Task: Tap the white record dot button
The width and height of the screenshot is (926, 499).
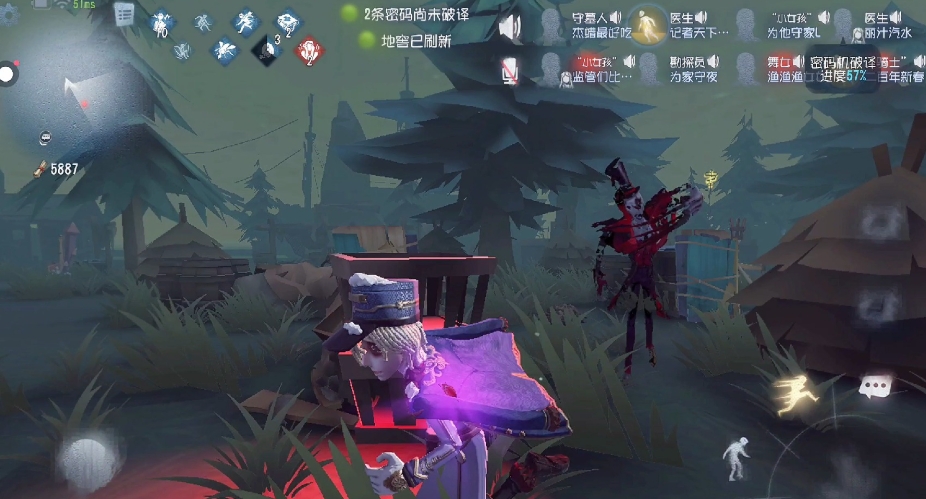Action: (8, 74)
